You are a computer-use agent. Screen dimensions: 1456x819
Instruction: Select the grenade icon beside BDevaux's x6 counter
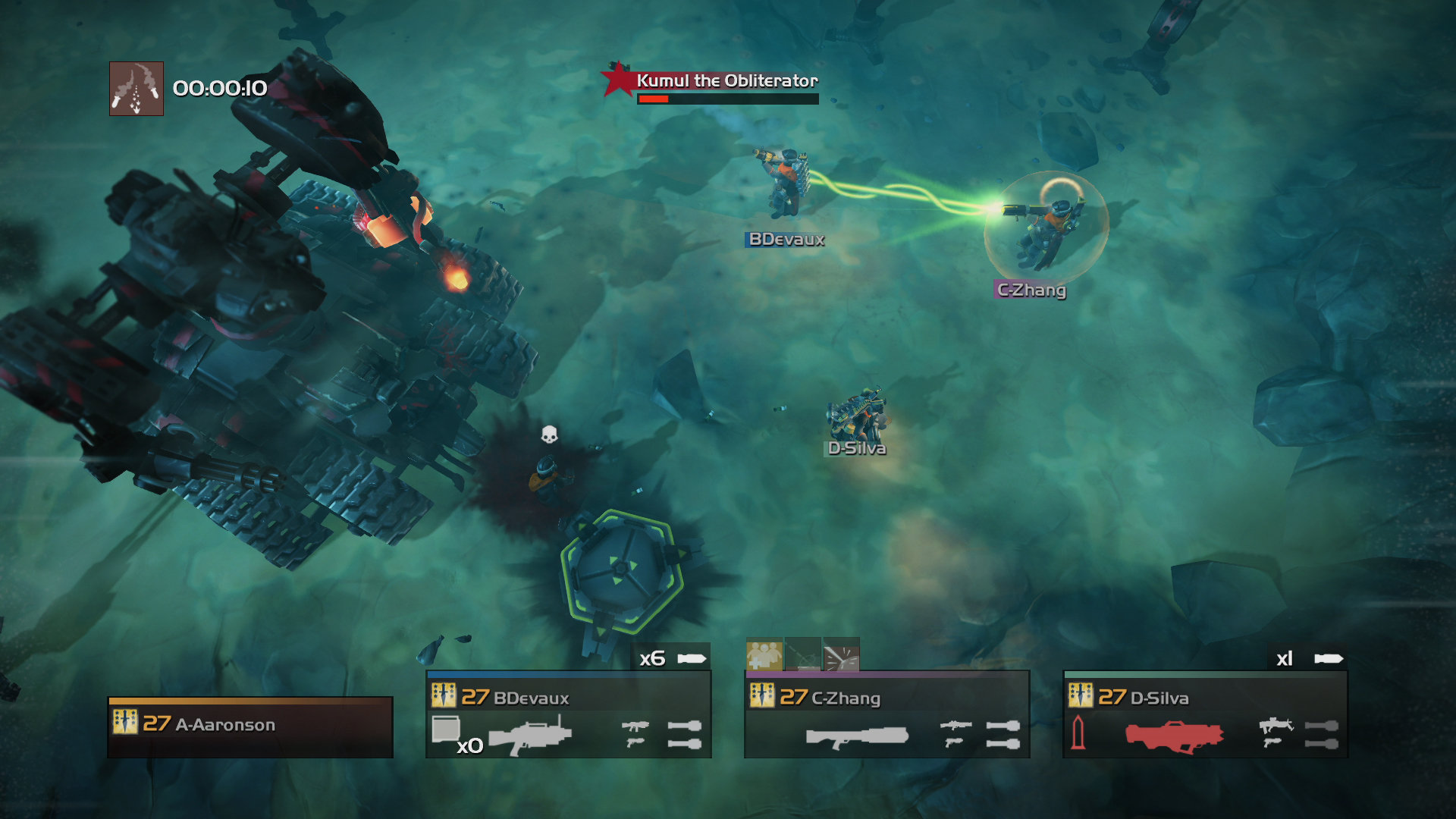(x=692, y=657)
